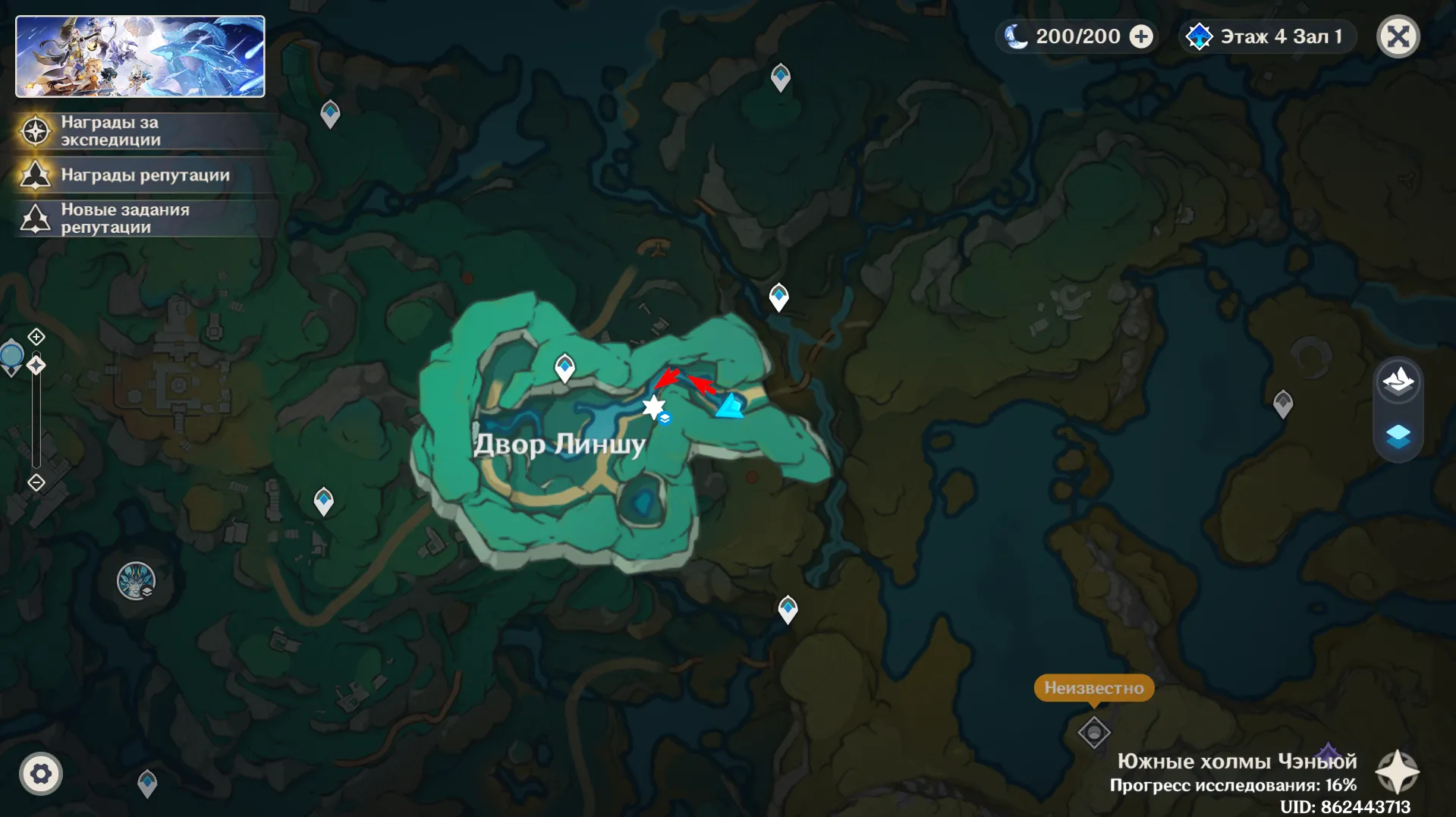1456x817 pixels.
Task: Zoom in with the map plus button
Action: coord(36,336)
